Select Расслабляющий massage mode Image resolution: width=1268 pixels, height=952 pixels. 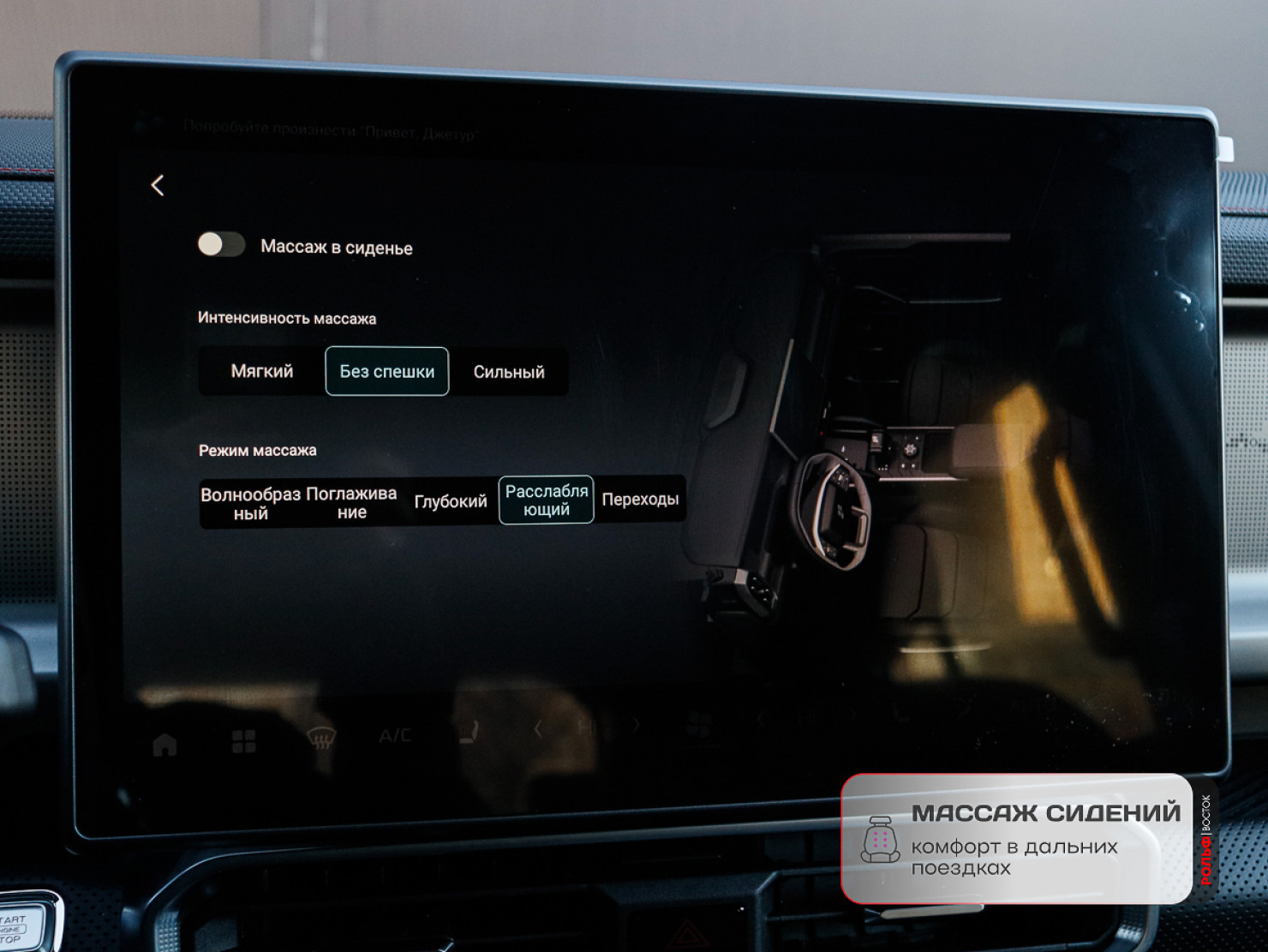[x=546, y=500]
